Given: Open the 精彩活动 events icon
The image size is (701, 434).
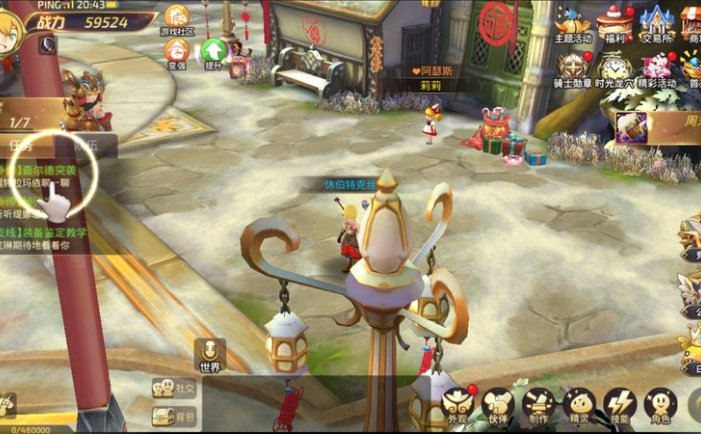Looking at the screenshot, I should 656,70.
